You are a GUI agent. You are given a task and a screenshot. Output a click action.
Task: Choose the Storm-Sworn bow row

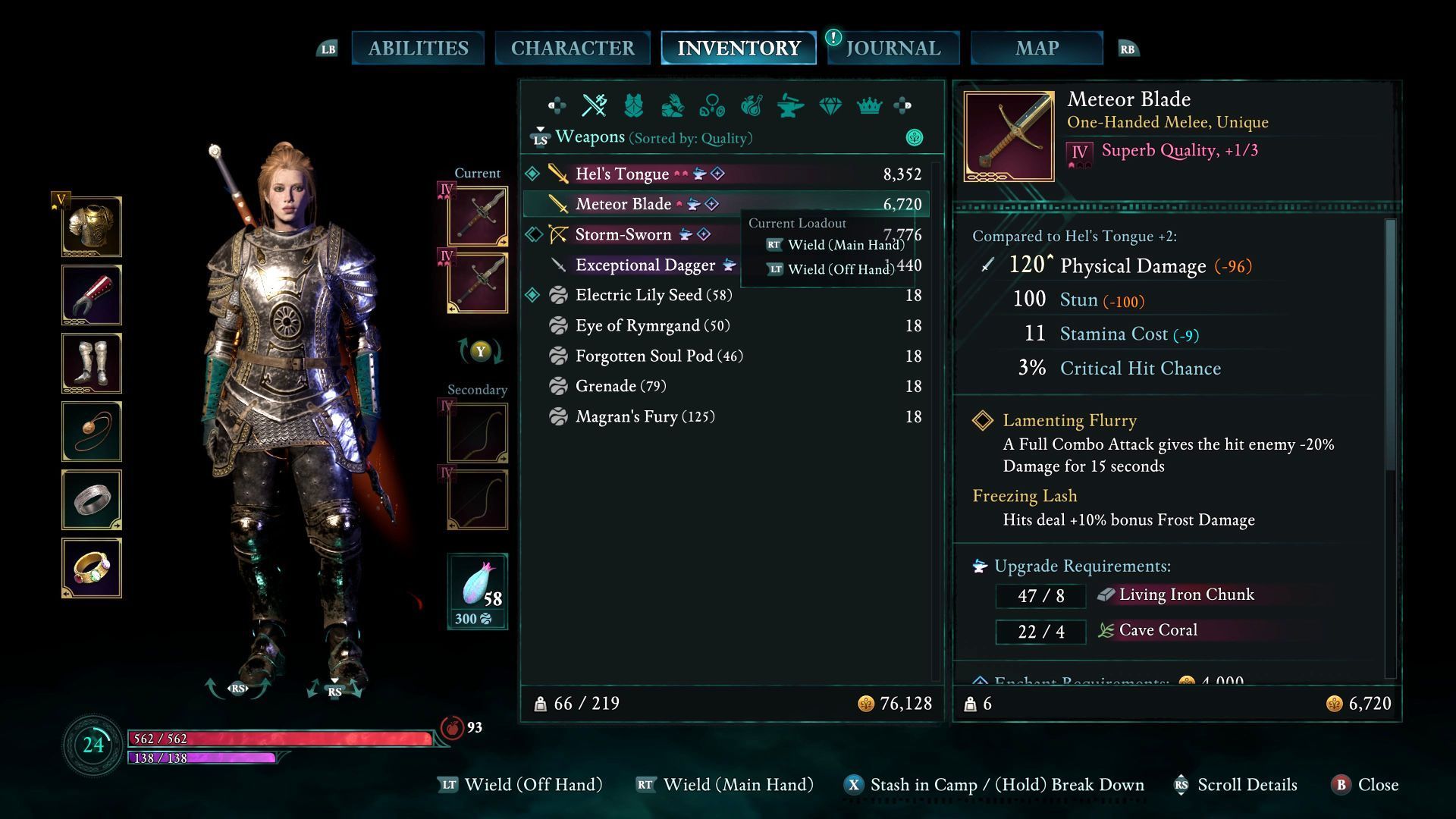coord(623,235)
